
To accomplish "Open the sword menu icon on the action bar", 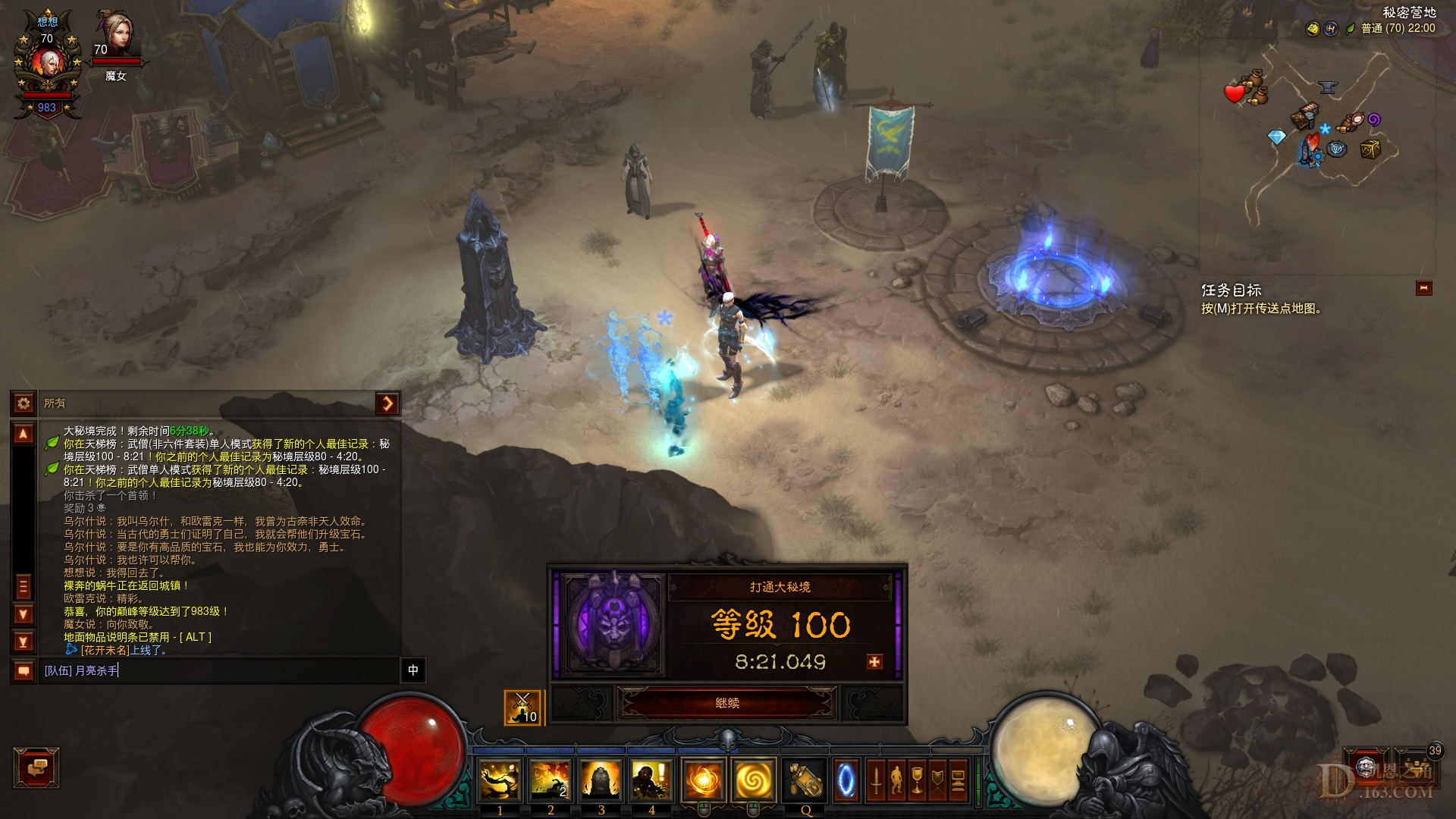I will [x=876, y=780].
